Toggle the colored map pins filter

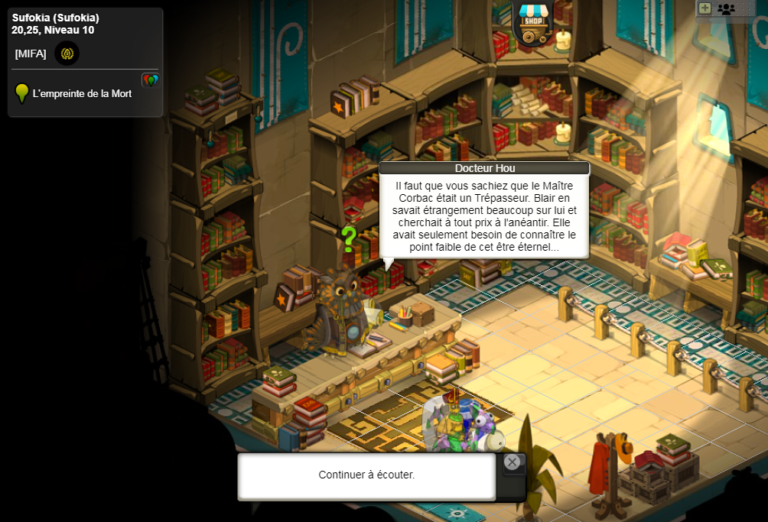pos(150,79)
